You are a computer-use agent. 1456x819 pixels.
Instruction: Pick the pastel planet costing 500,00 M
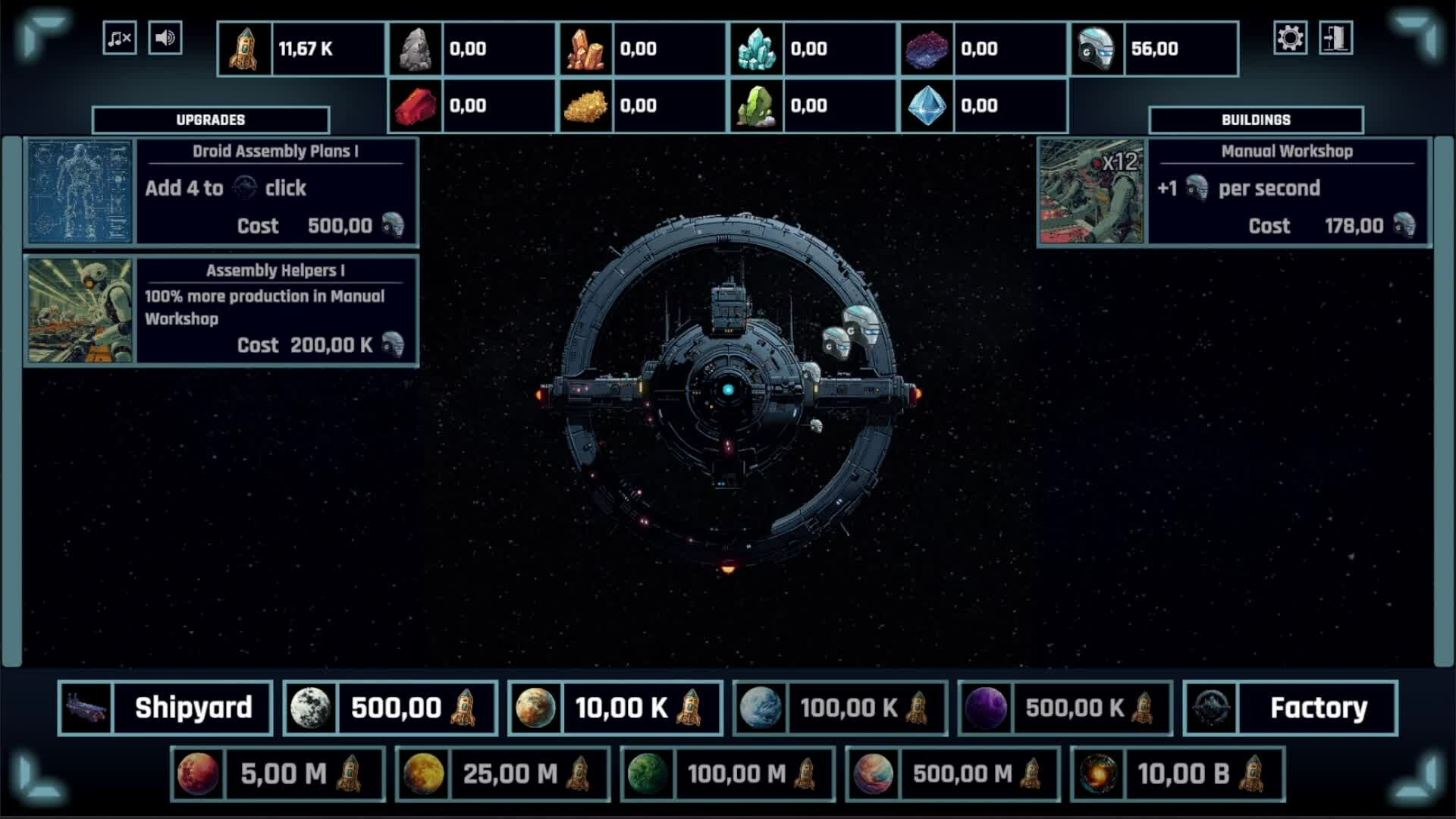(953, 774)
